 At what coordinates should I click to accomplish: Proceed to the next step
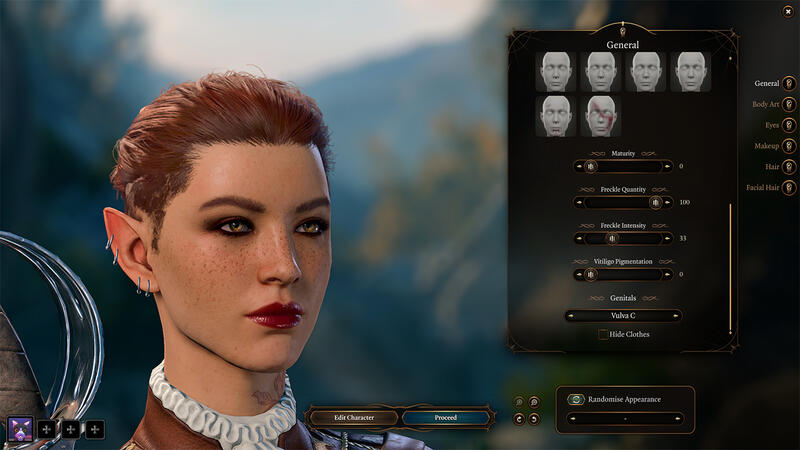(446, 417)
